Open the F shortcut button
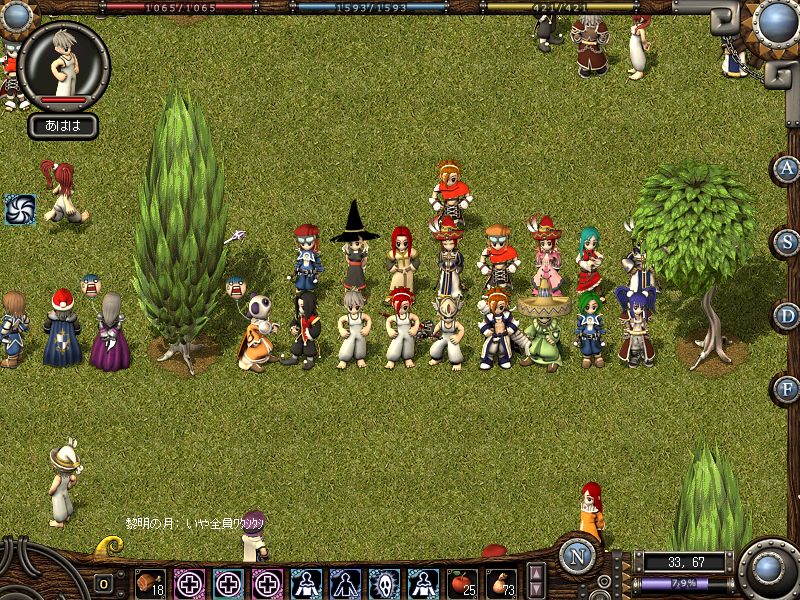 (x=787, y=388)
